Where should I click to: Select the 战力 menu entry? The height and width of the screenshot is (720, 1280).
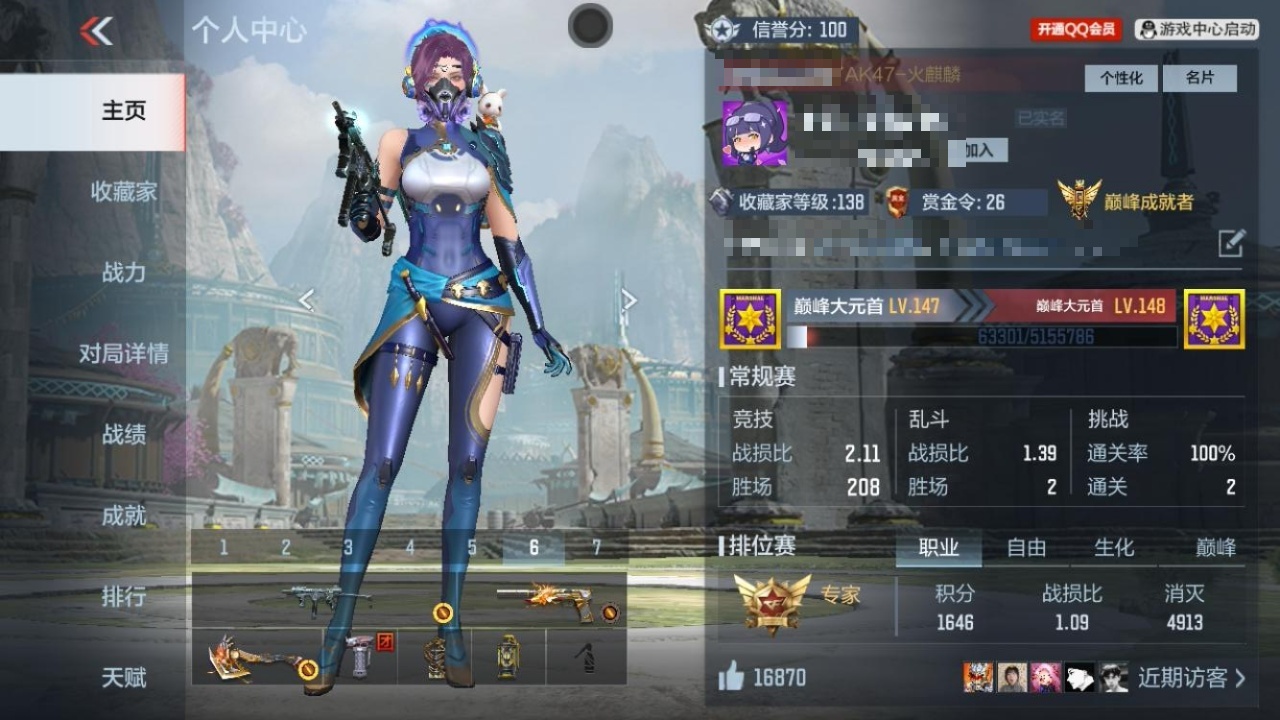(x=124, y=272)
